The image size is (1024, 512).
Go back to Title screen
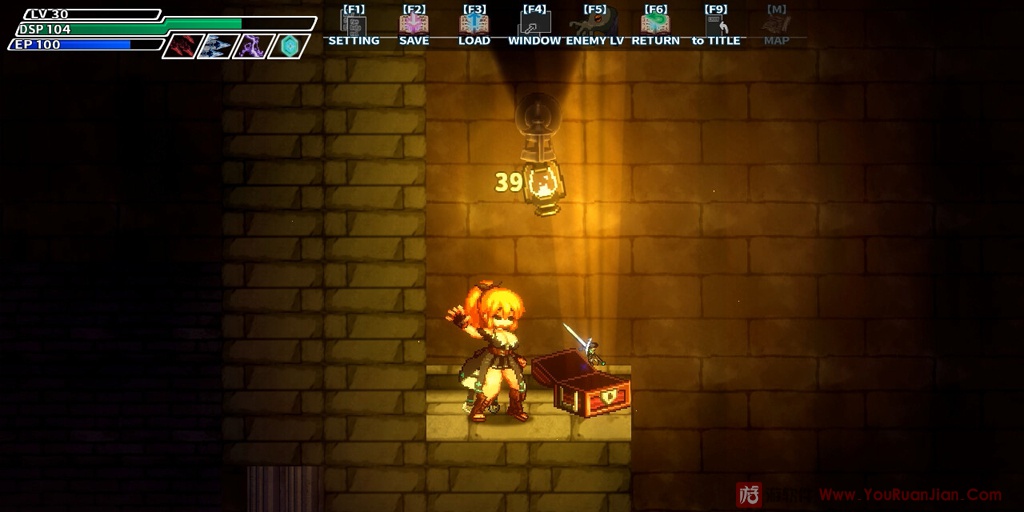tap(716, 25)
